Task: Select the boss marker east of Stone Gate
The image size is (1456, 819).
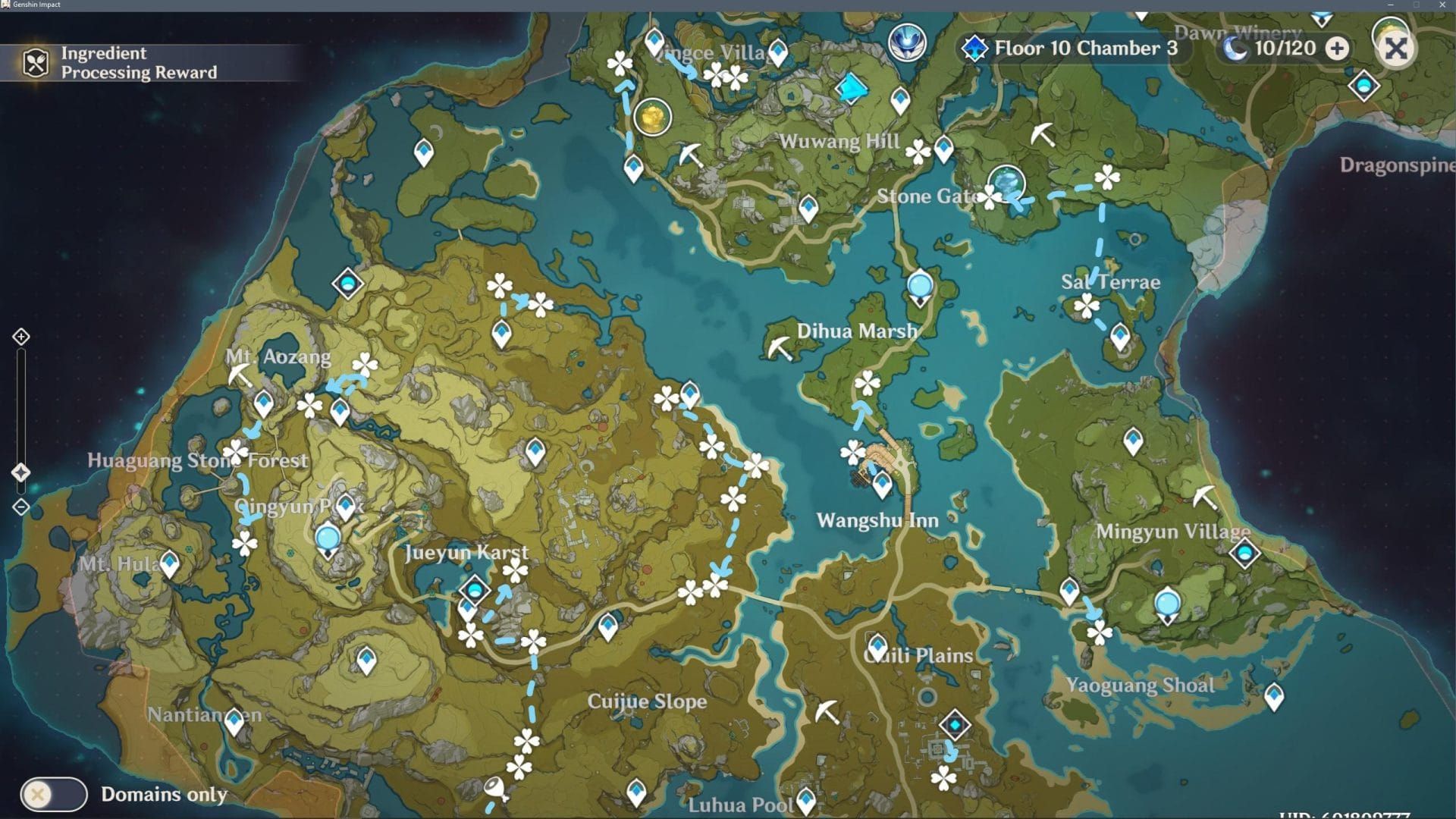Action: click(1007, 184)
